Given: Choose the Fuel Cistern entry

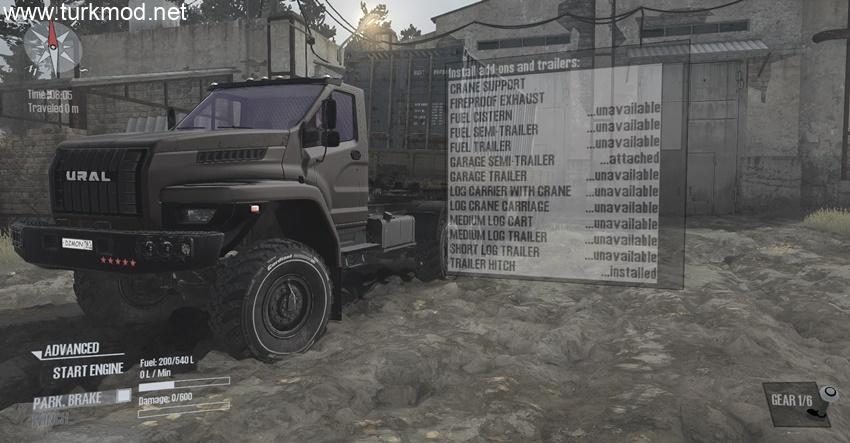Looking at the screenshot, I should (482, 115).
